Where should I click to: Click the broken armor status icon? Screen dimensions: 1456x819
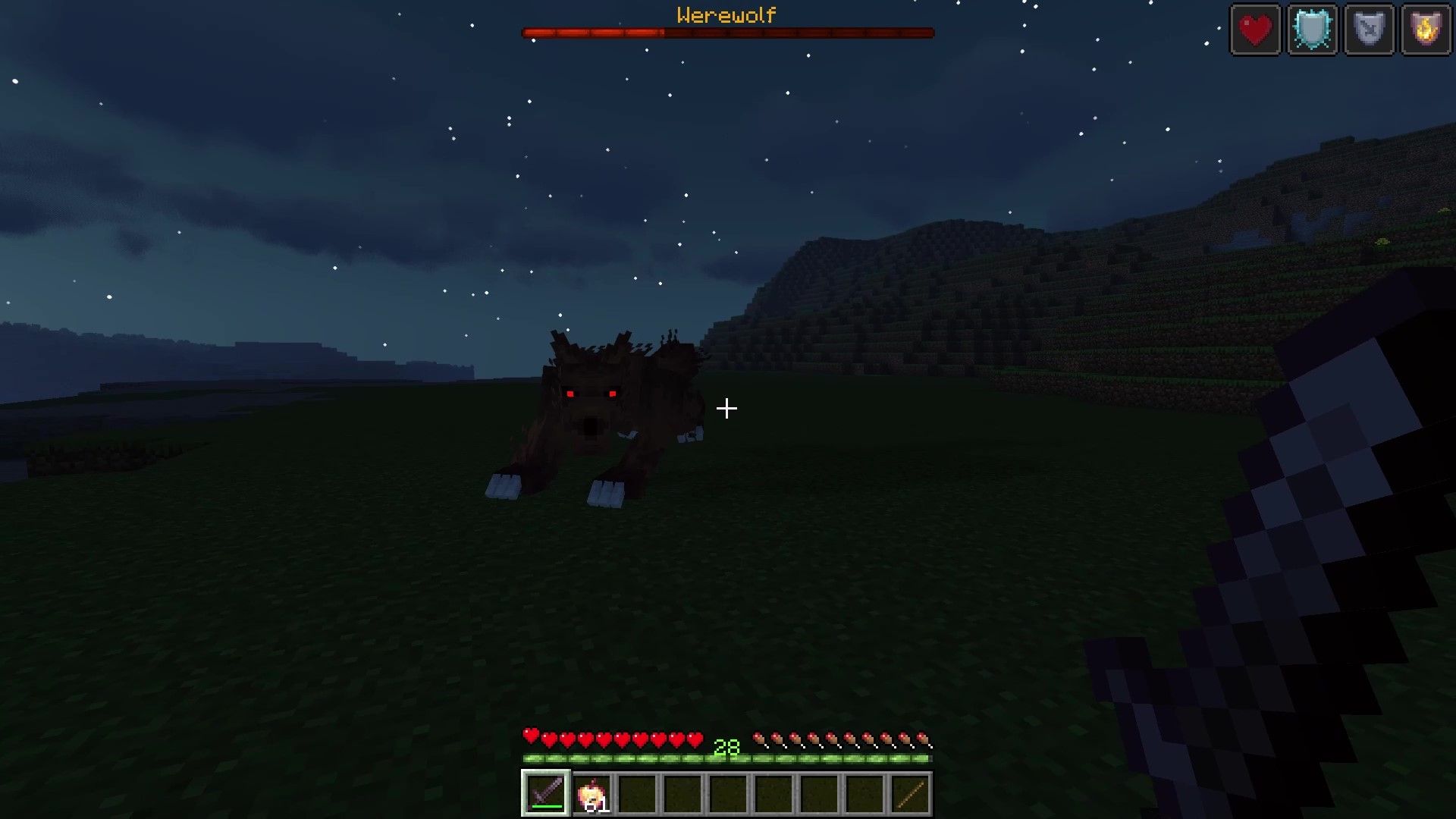coord(1370,30)
